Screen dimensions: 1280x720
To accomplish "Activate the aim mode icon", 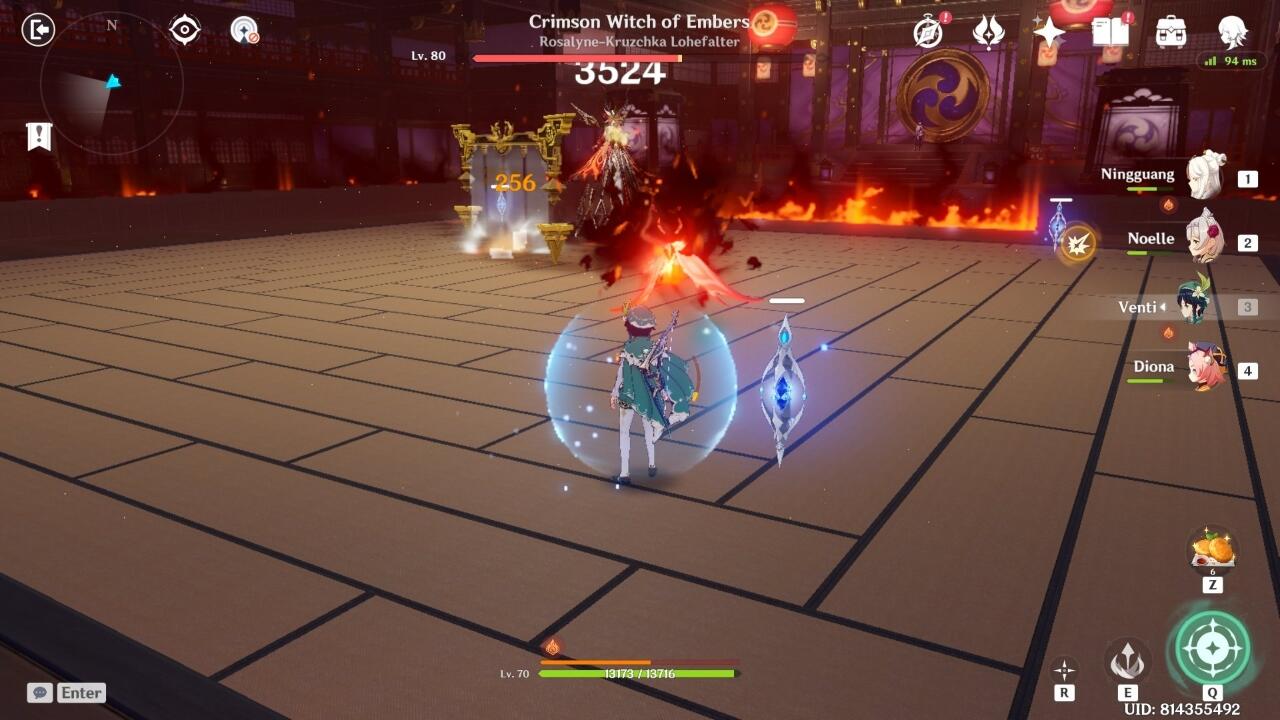I will point(1064,669).
